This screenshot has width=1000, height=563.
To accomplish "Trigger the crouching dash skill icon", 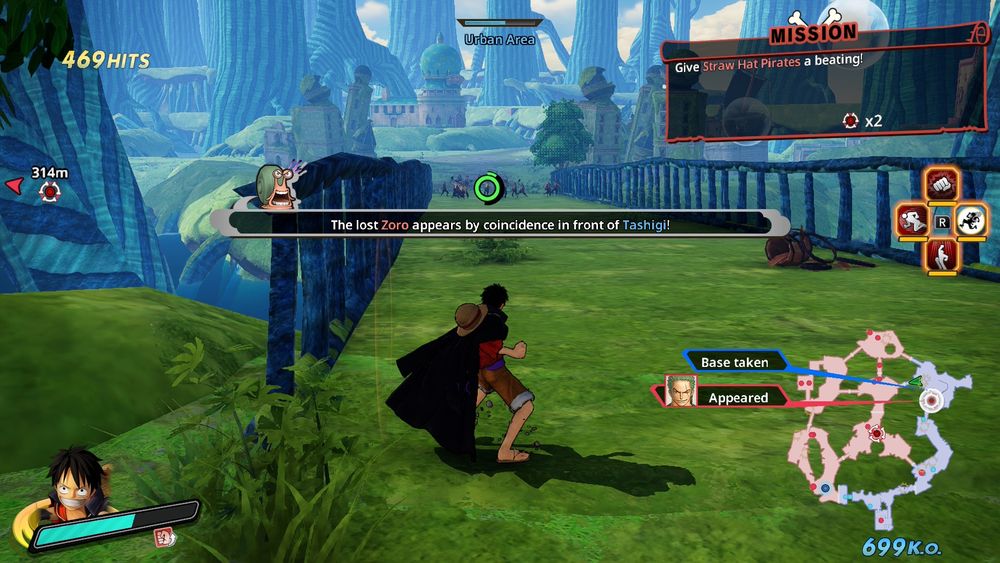I will 912,220.
